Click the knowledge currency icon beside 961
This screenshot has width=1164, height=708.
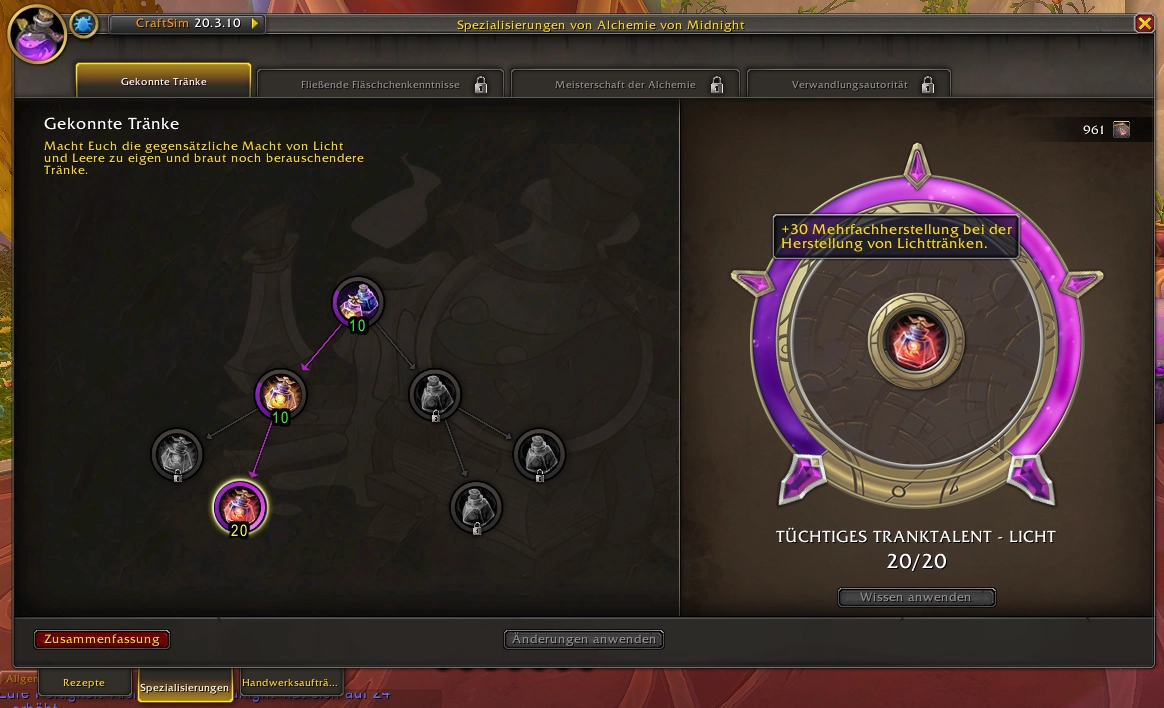pyautogui.click(x=1121, y=129)
